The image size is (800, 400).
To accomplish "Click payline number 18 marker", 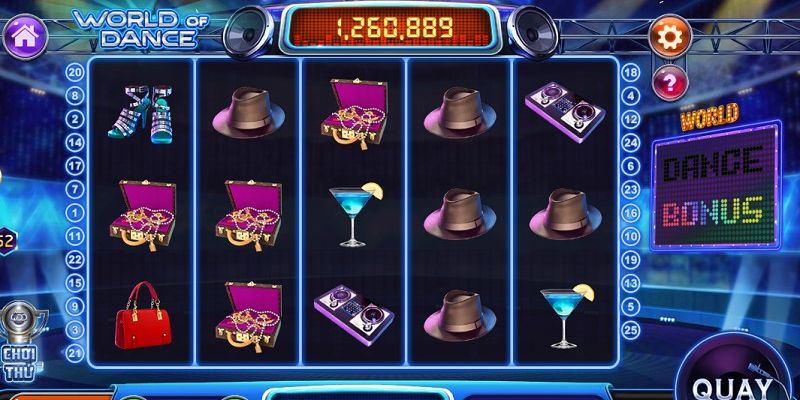I will (631, 72).
